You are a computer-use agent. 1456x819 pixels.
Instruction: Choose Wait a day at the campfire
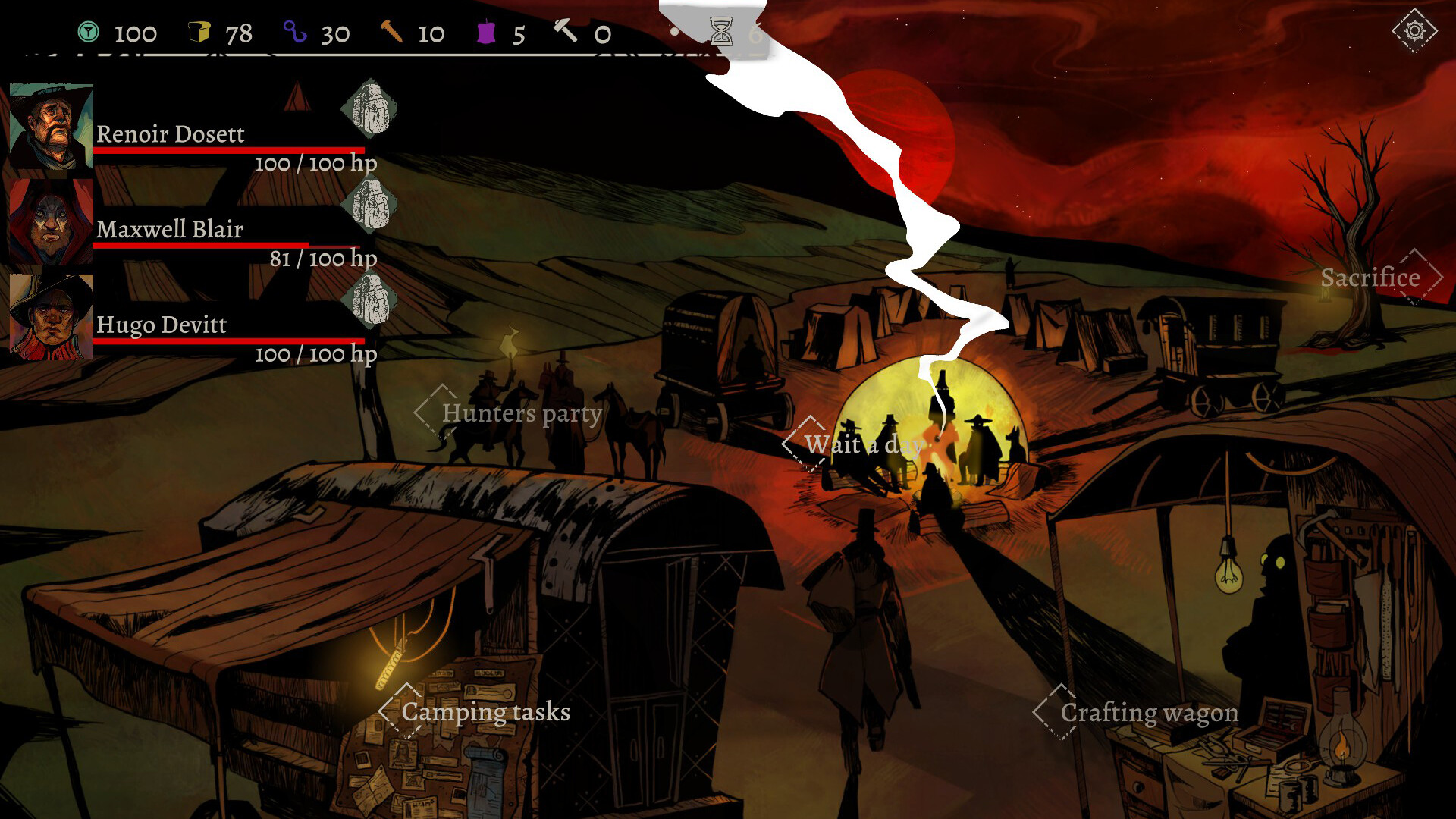[x=863, y=444]
